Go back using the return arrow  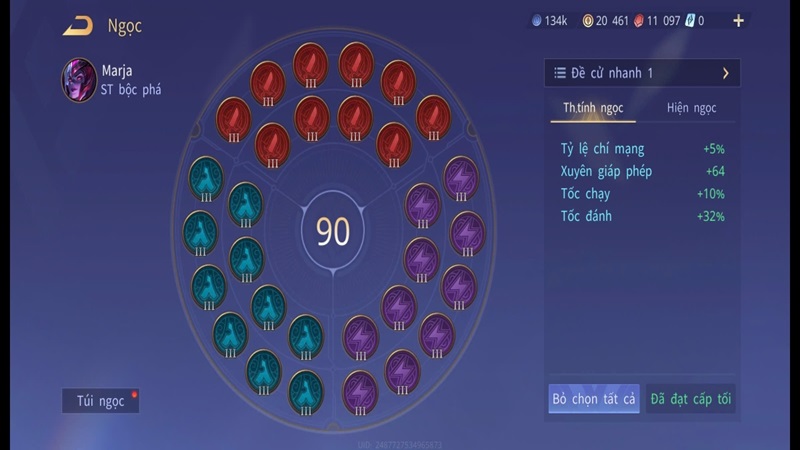click(x=77, y=26)
